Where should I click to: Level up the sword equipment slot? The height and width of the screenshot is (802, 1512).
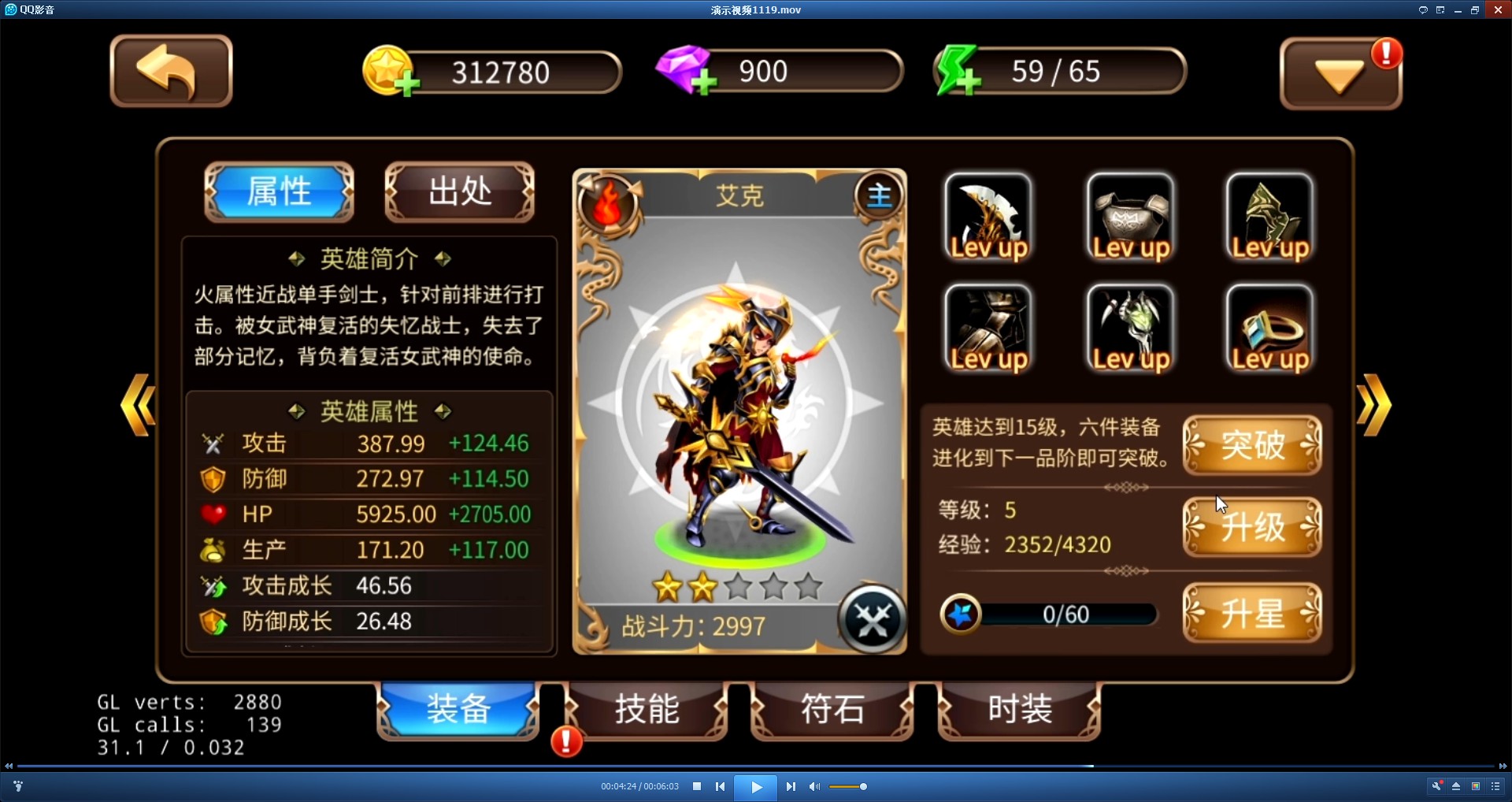pos(988,218)
